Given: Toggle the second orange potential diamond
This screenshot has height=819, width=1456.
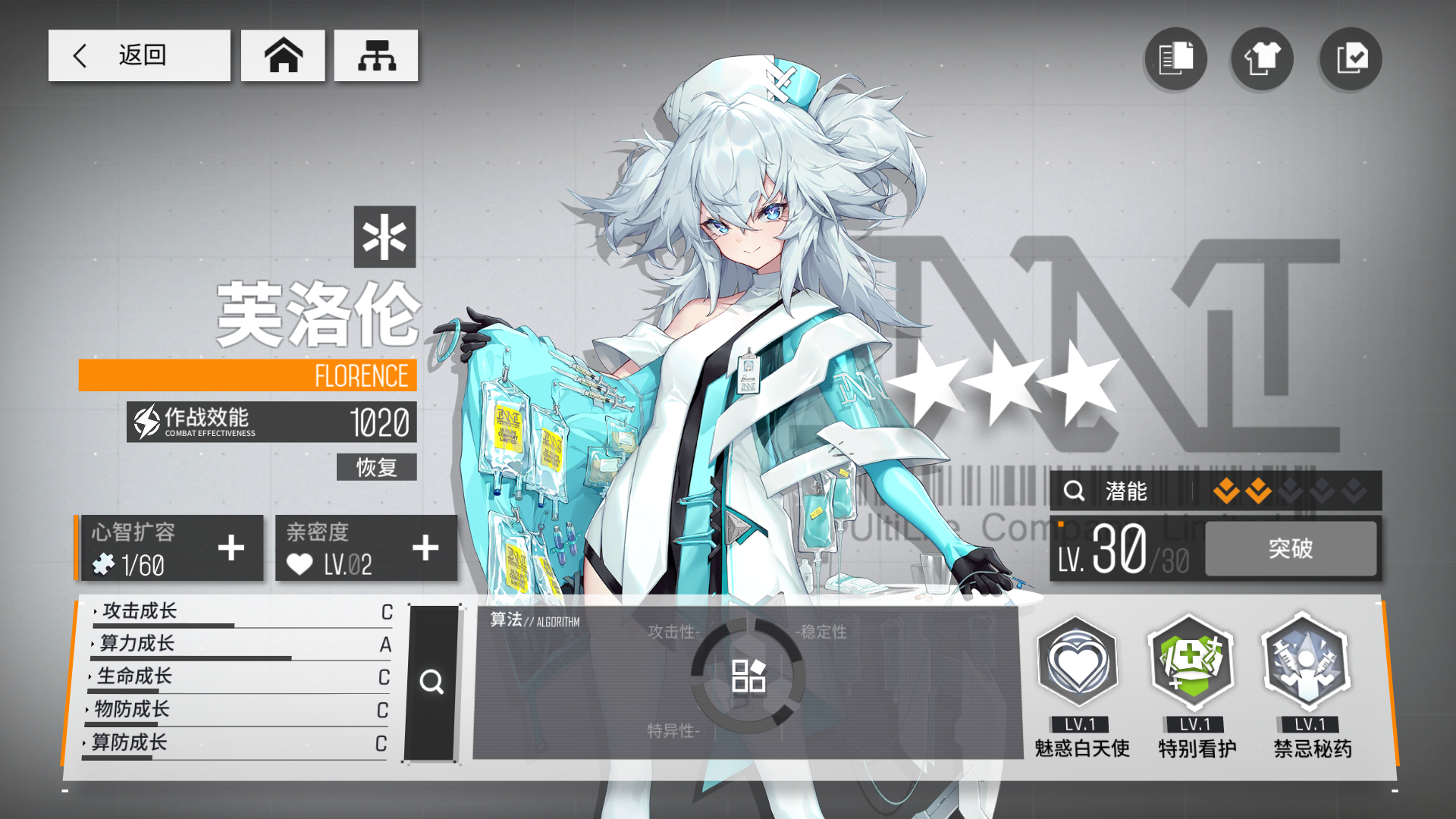Looking at the screenshot, I should (x=1257, y=491).
